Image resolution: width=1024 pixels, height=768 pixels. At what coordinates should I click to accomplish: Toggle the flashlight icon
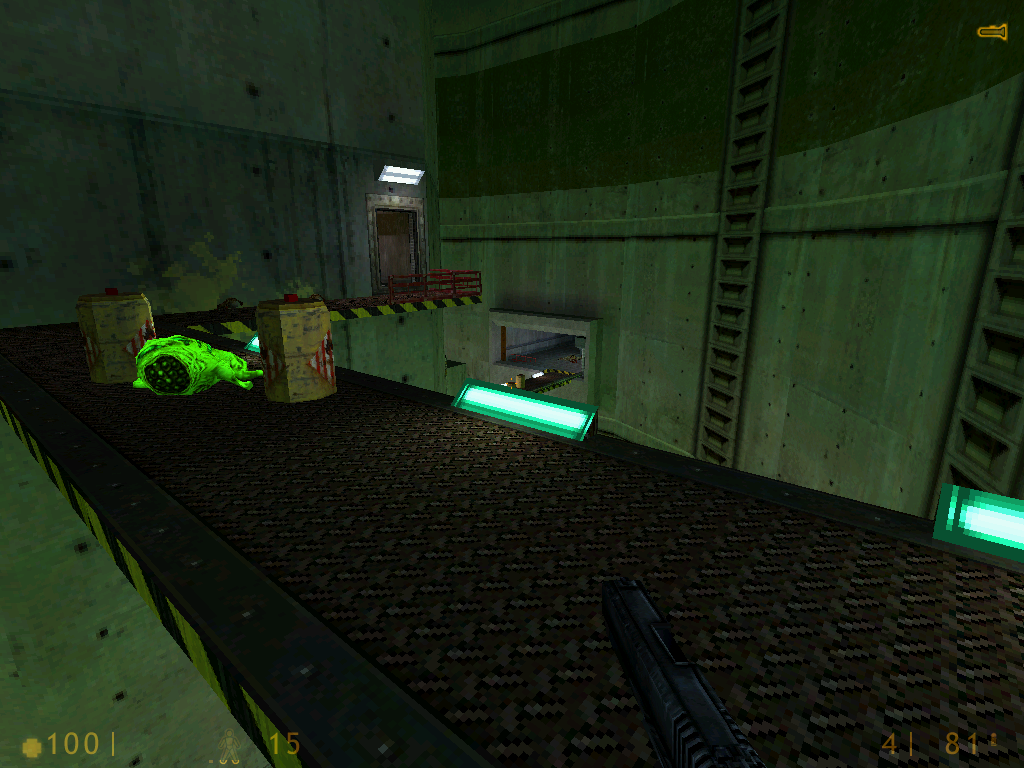[991, 33]
